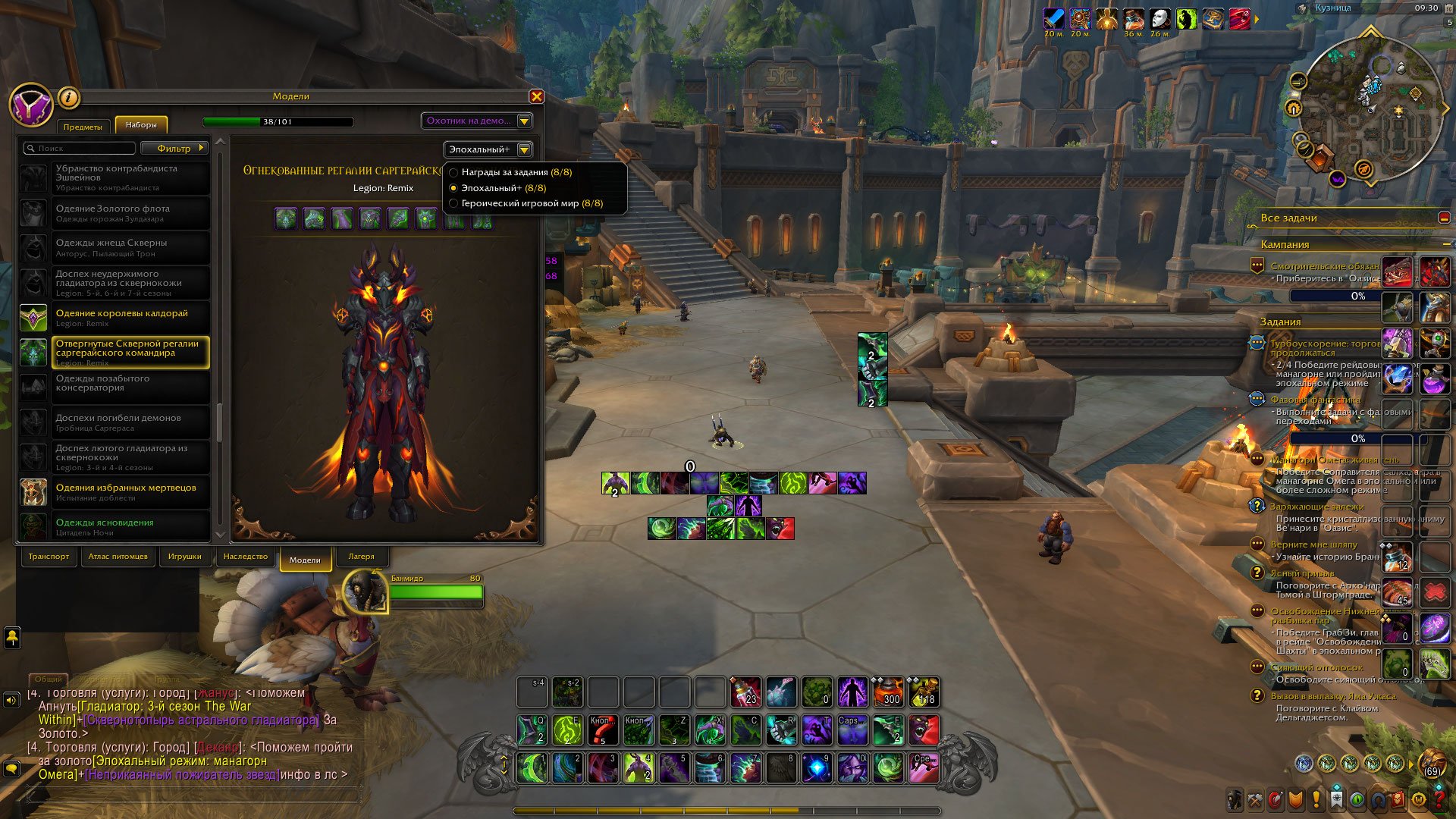This screenshot has width=1456, height=819.
Task: Select the Одеяние королевы калдорай set
Action: coord(121,317)
